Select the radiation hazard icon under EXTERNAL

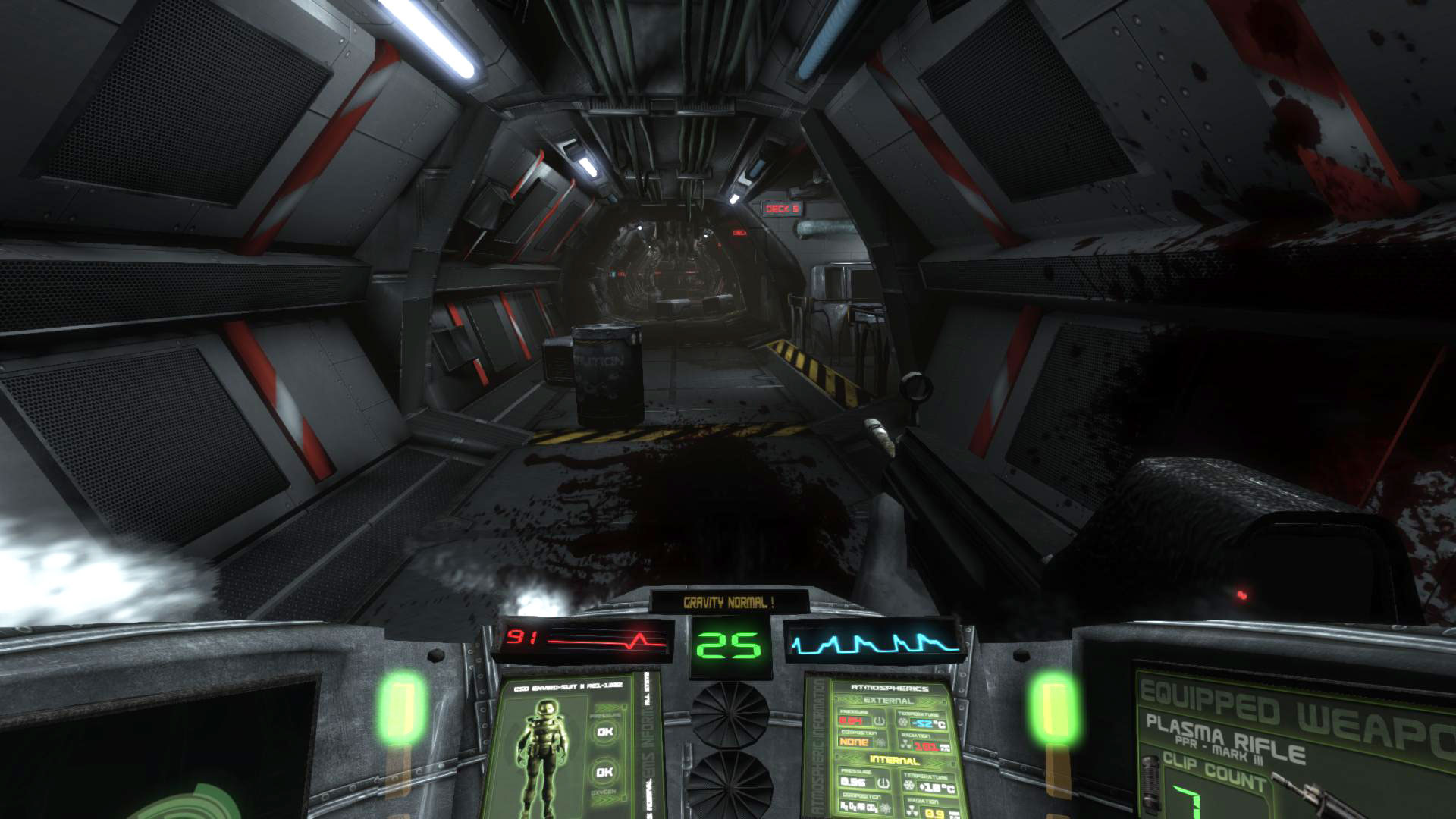click(906, 743)
